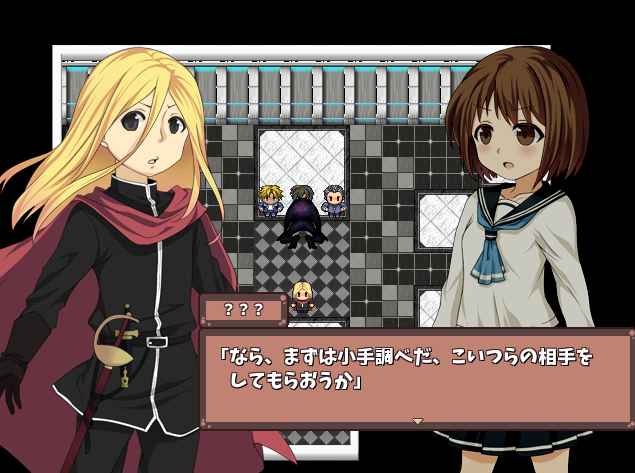Image resolution: width=635 pixels, height=473 pixels.
Task: Click the dialogue continue arrow indicator
Action: 418,421
